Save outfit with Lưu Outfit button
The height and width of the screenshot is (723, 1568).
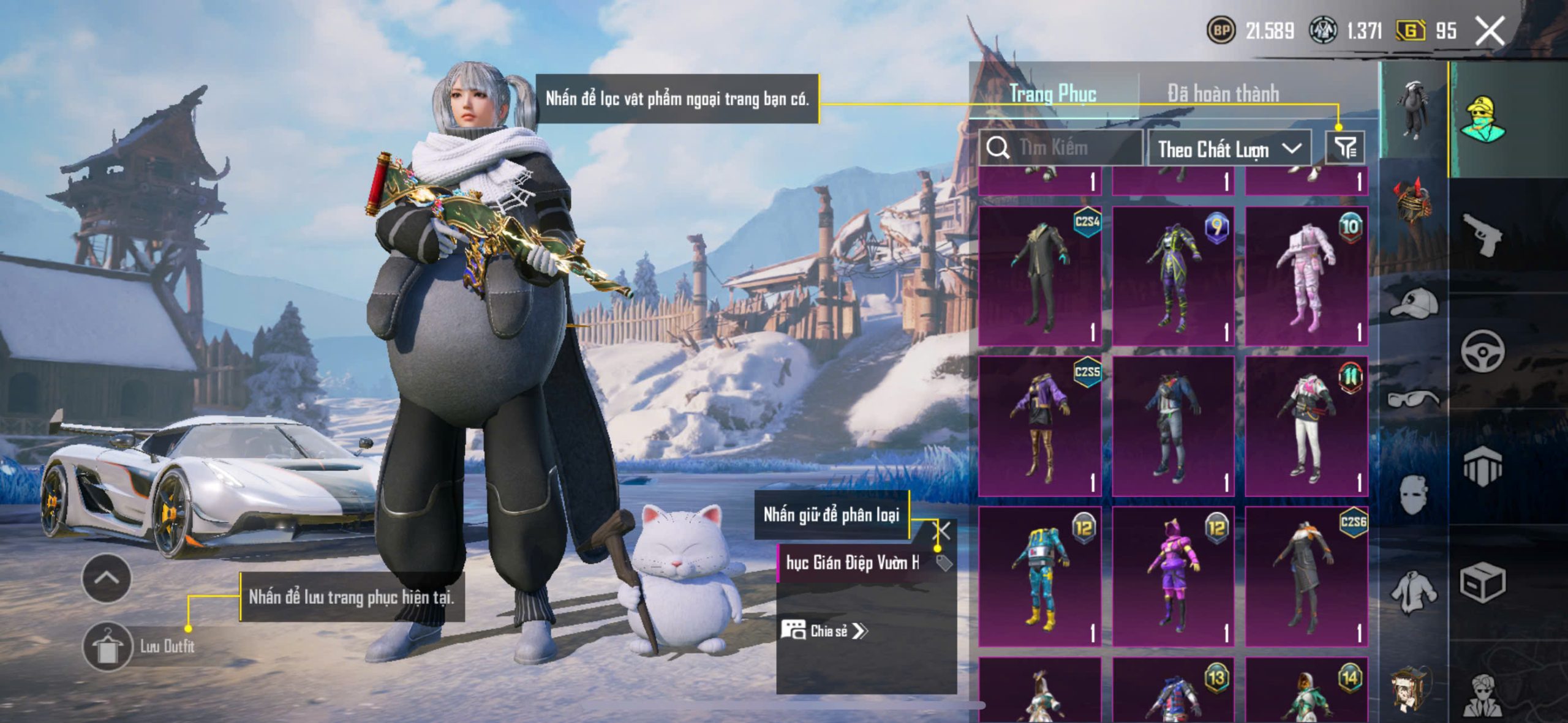108,646
